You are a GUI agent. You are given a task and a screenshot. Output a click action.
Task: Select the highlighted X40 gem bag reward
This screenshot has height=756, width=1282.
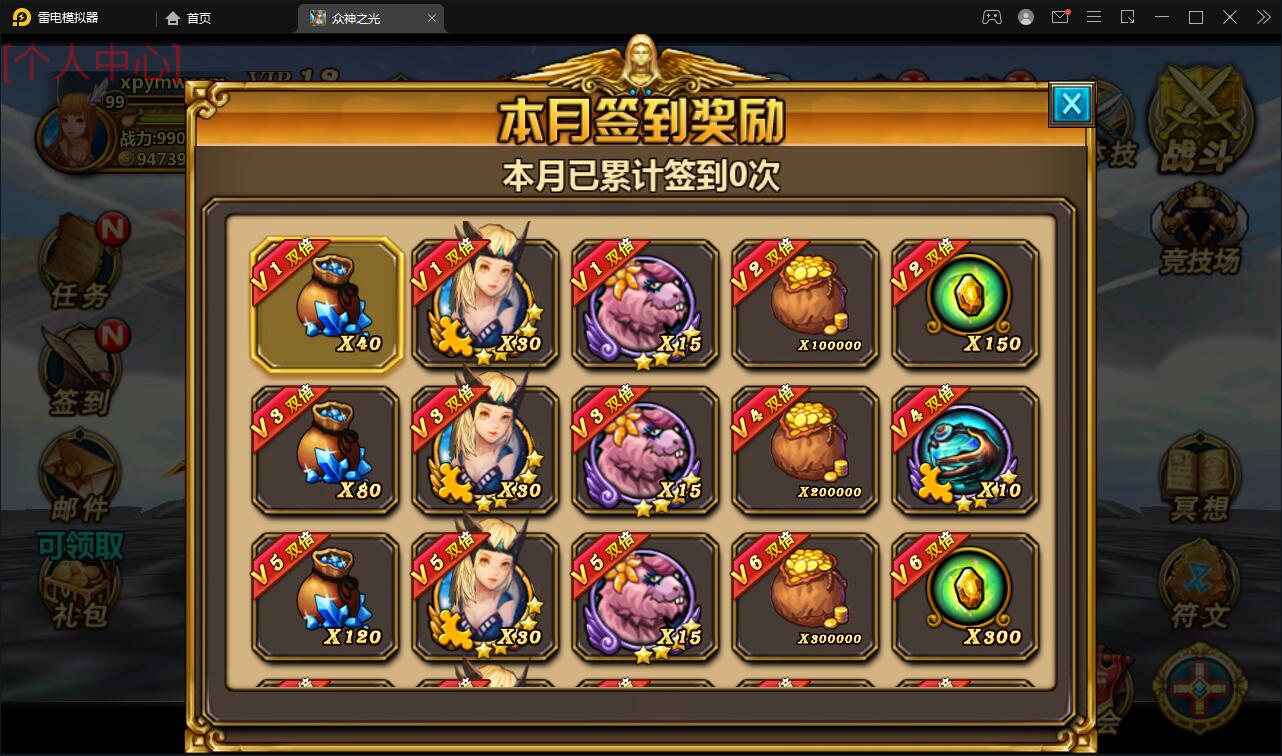(325, 303)
